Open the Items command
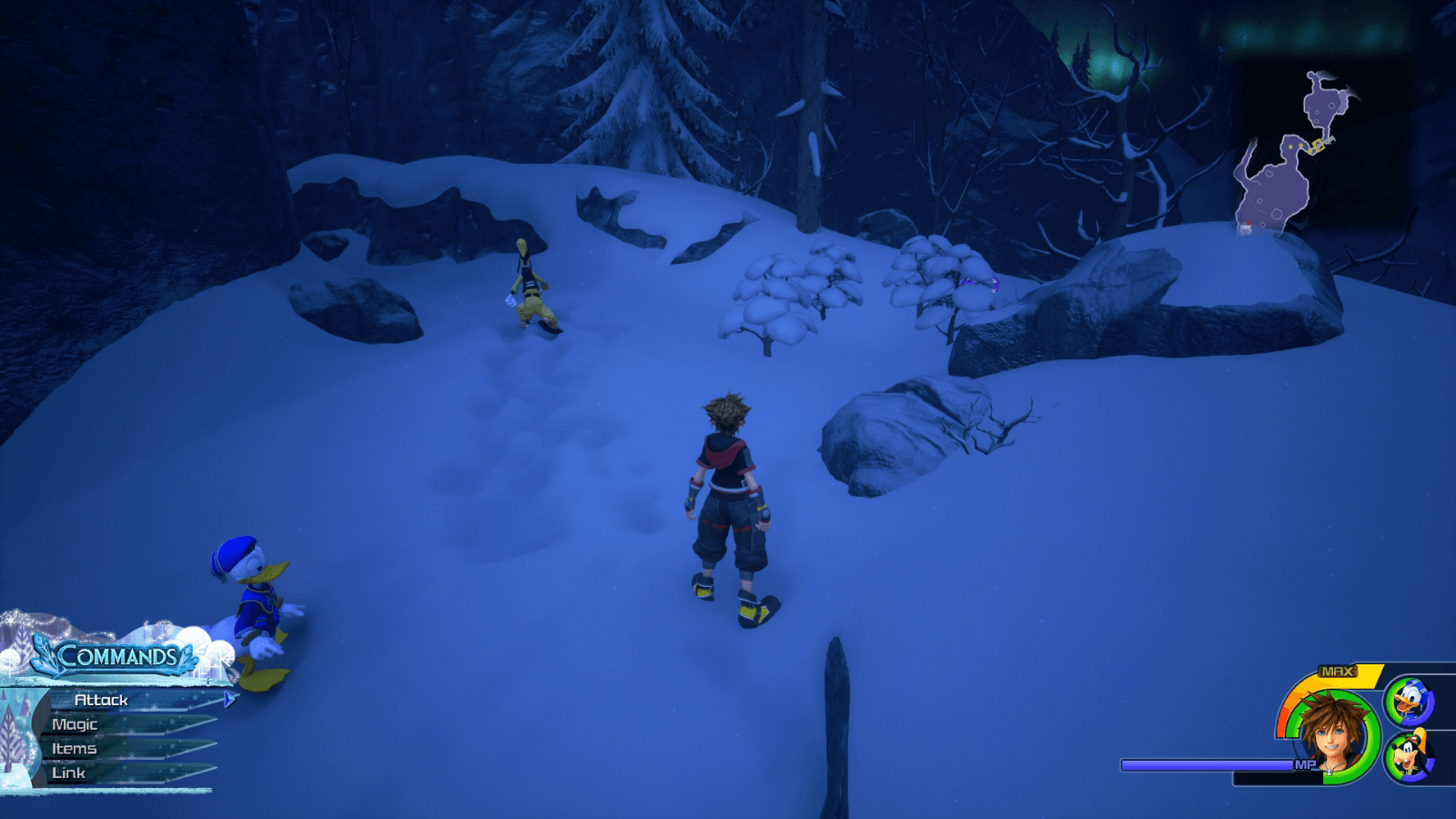 pyautogui.click(x=75, y=749)
